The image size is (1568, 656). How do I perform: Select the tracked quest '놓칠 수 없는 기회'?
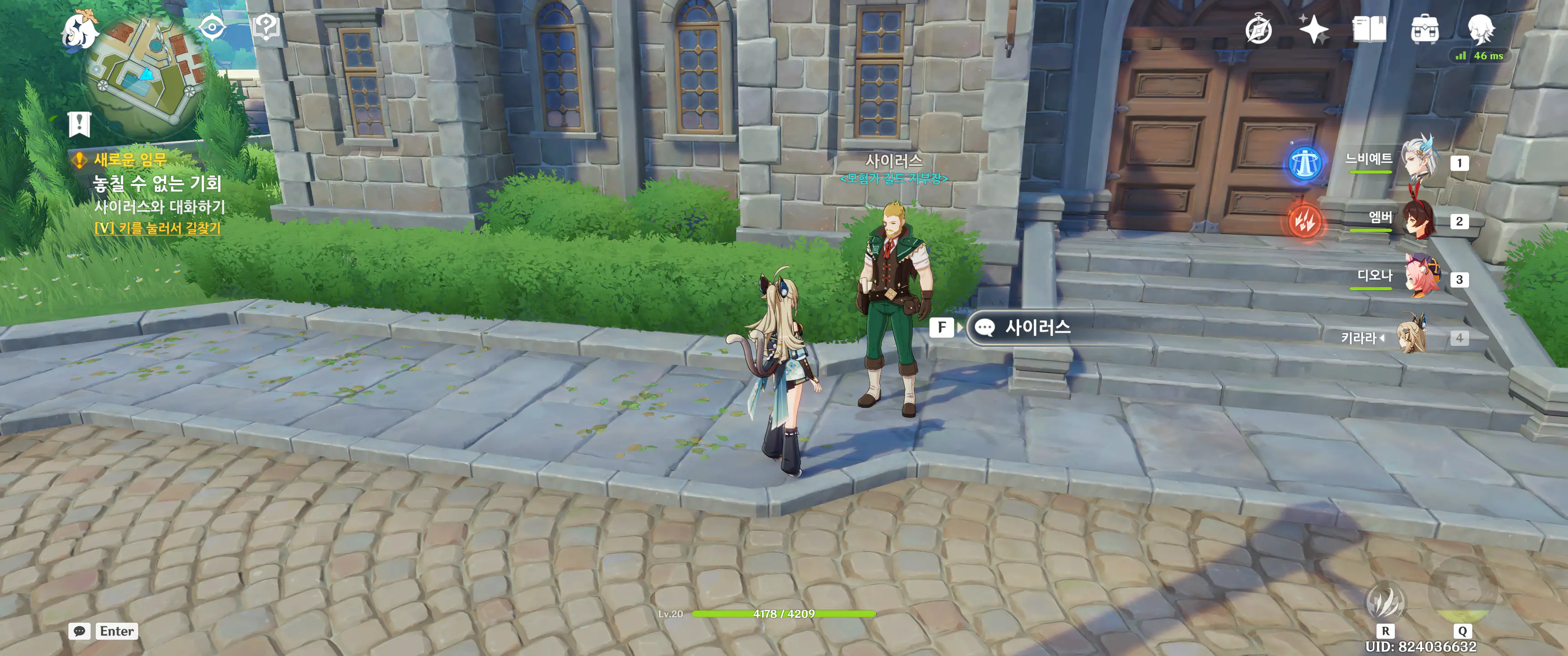click(x=157, y=183)
